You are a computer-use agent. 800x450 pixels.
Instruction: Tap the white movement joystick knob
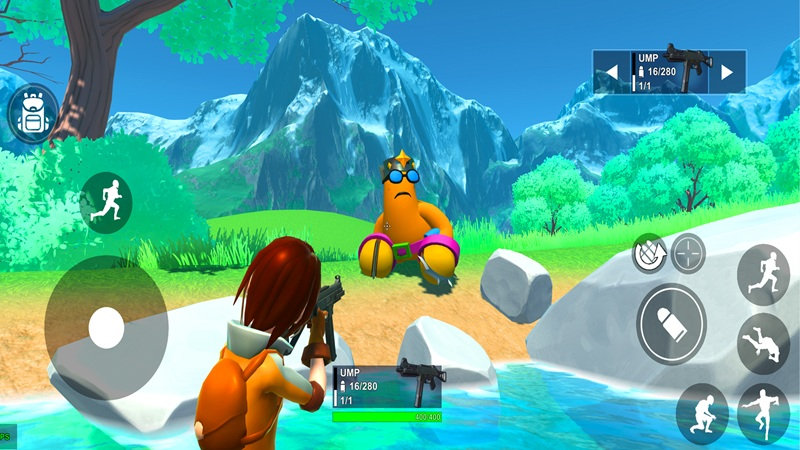coord(106,327)
